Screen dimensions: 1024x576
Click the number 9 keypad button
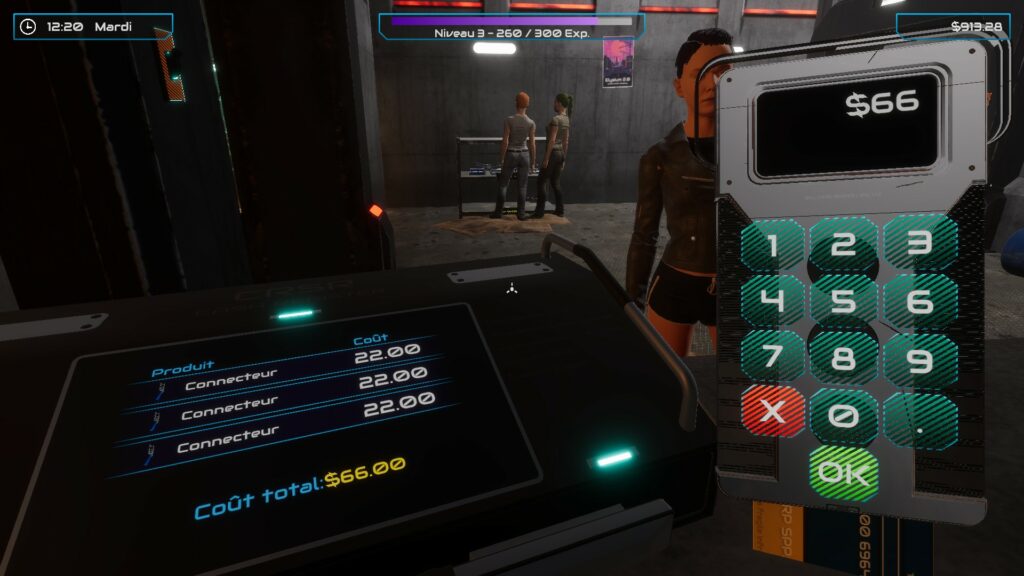pos(920,360)
